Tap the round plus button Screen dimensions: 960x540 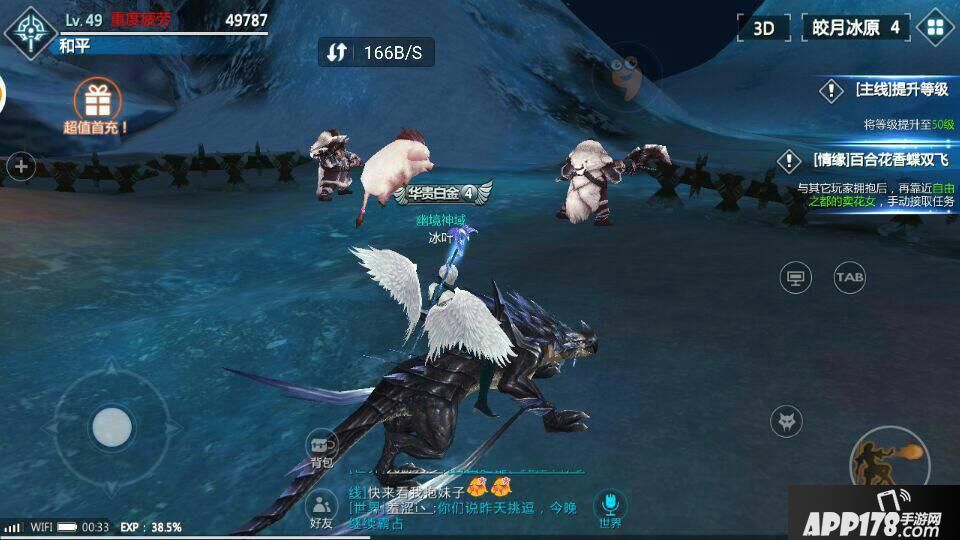click(21, 167)
